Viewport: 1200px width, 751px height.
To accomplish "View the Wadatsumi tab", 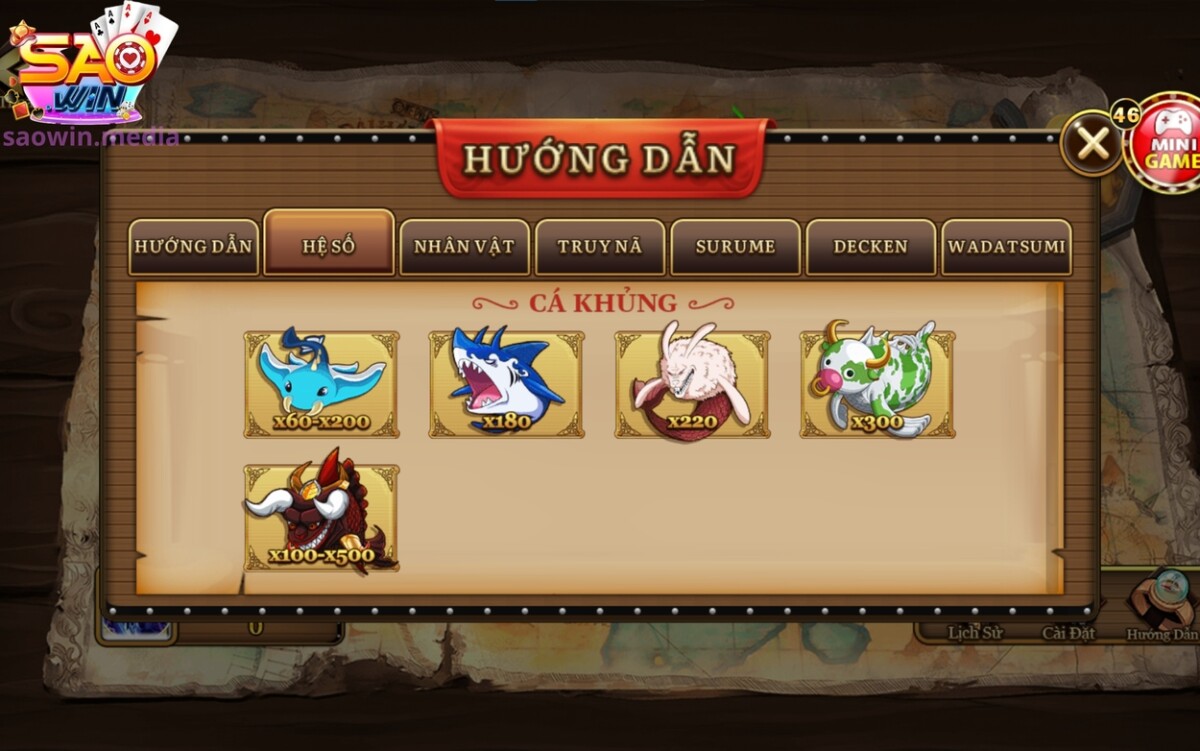I will [1006, 247].
